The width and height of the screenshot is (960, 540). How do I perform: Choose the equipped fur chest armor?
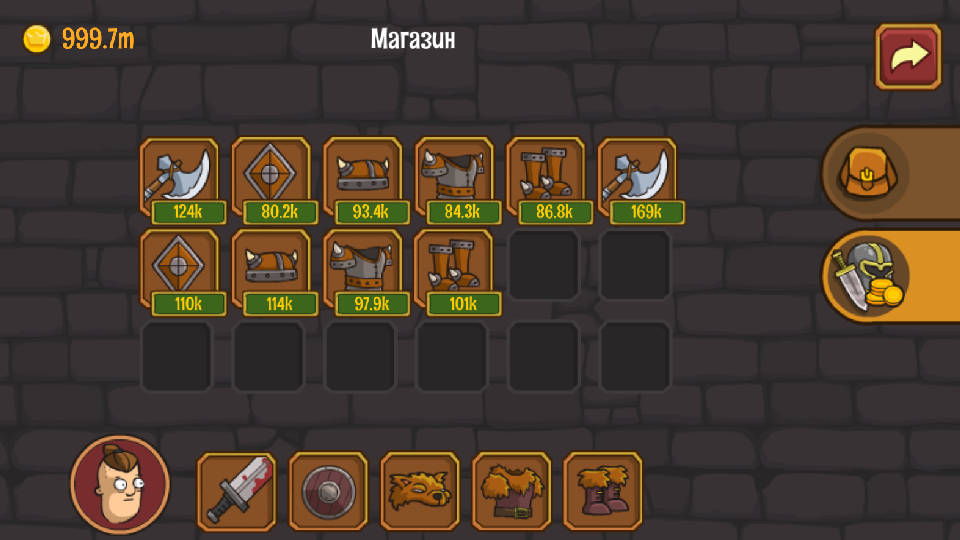(x=512, y=491)
